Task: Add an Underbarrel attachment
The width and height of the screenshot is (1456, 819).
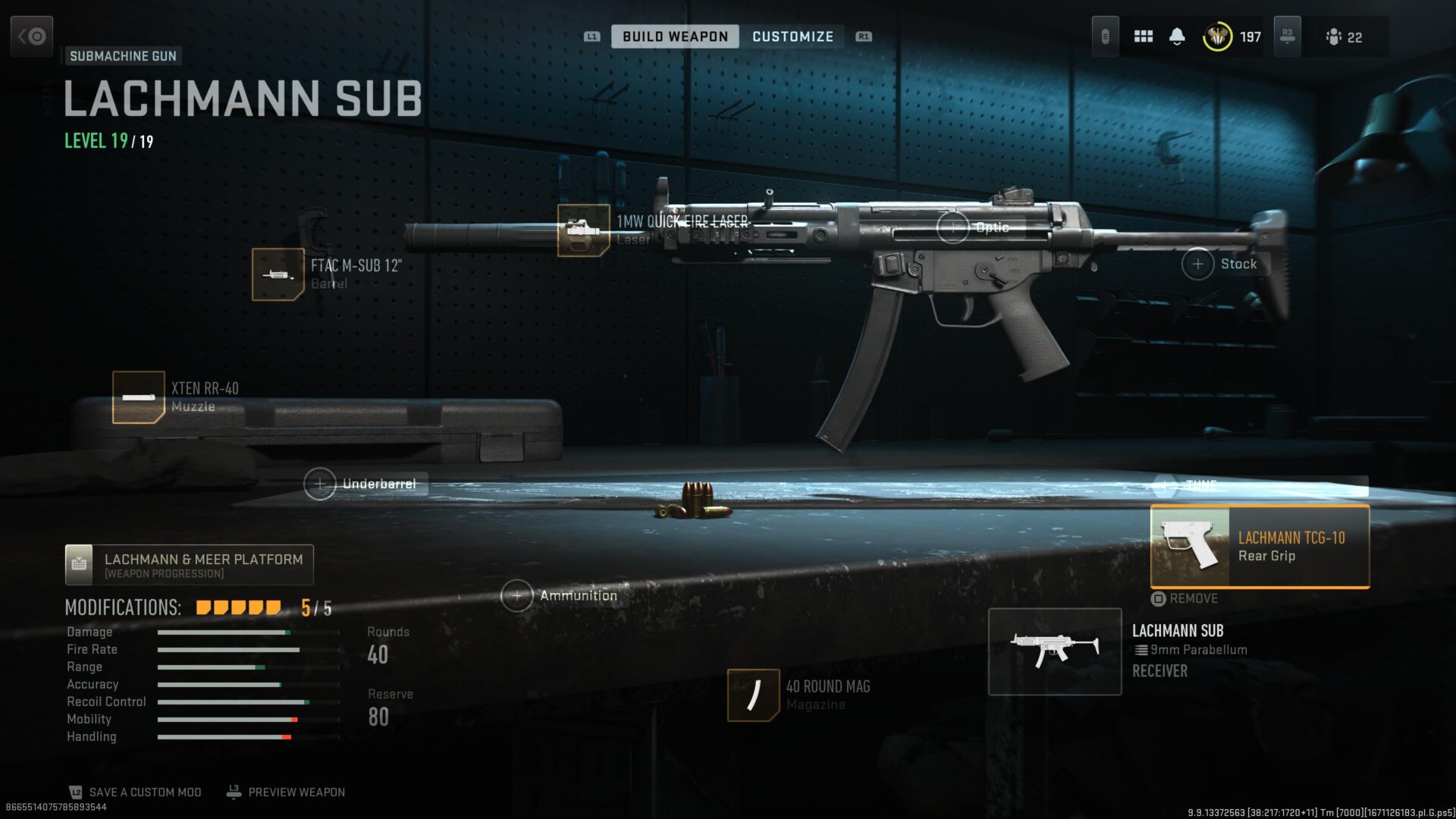Action: pos(320,484)
